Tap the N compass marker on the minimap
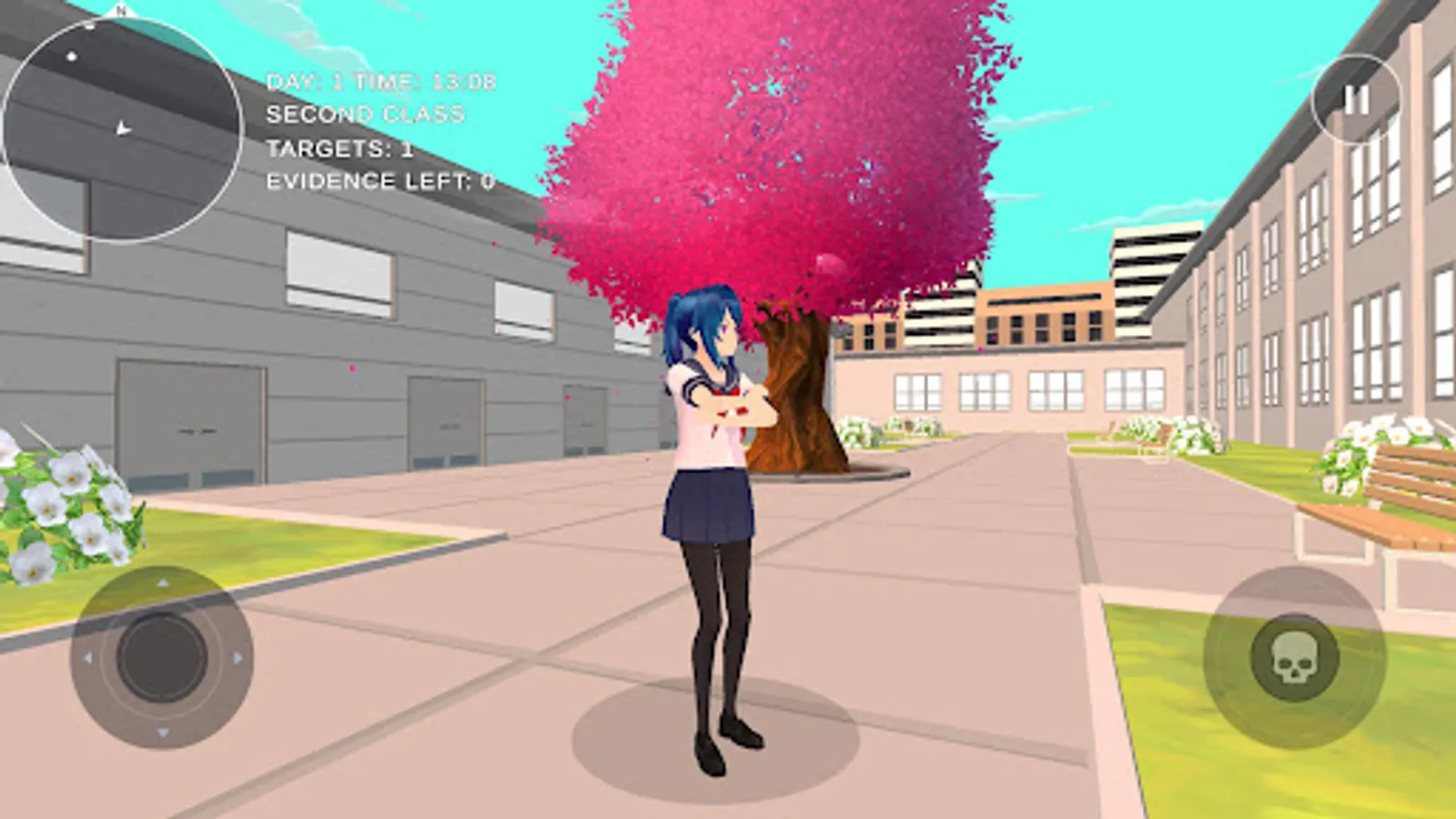1456x819 pixels. click(119, 12)
